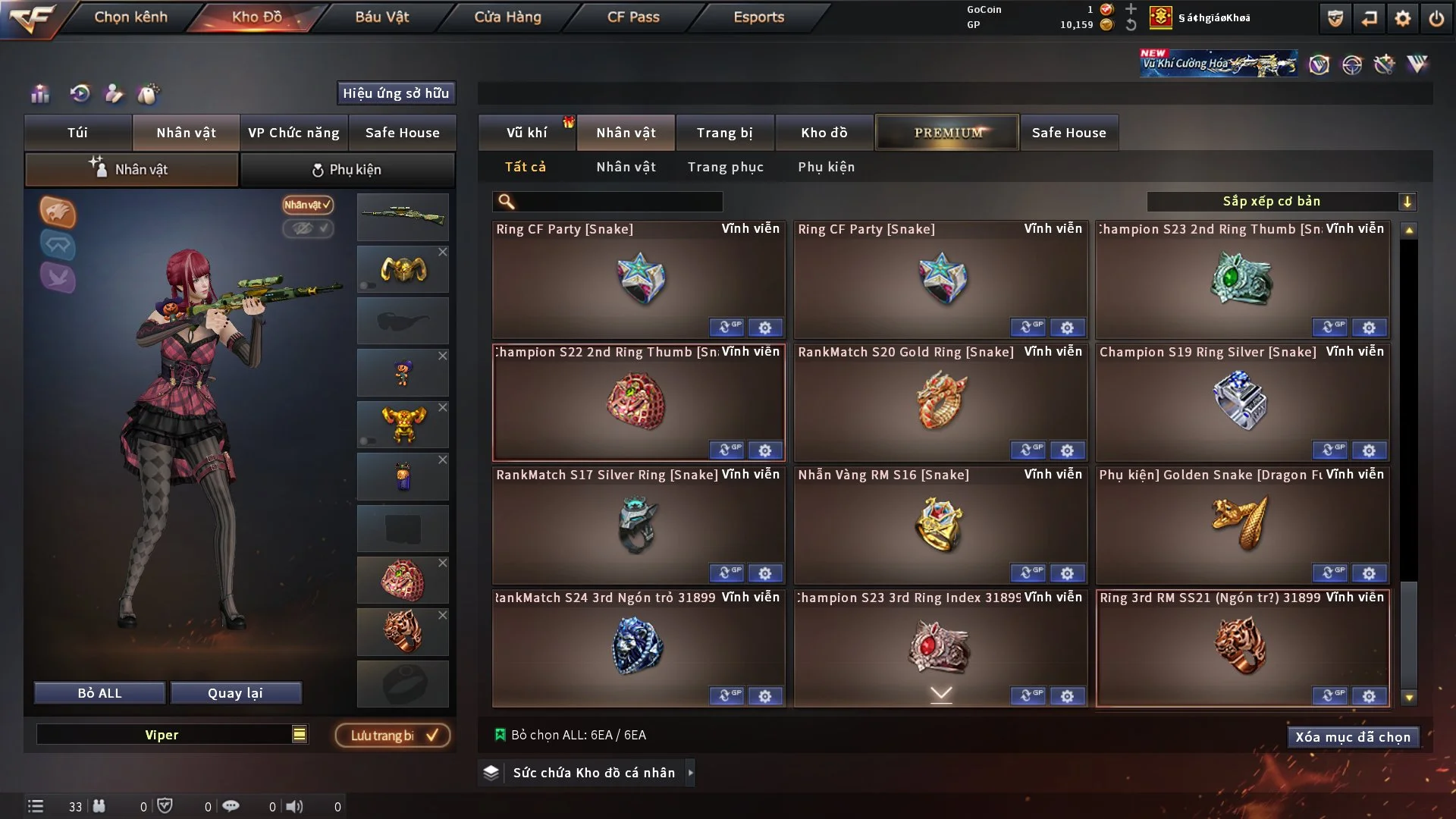Open gear options on RankMatch S20 Gold Ring
Image resolution: width=1456 pixels, height=819 pixels.
pyautogui.click(x=1068, y=450)
